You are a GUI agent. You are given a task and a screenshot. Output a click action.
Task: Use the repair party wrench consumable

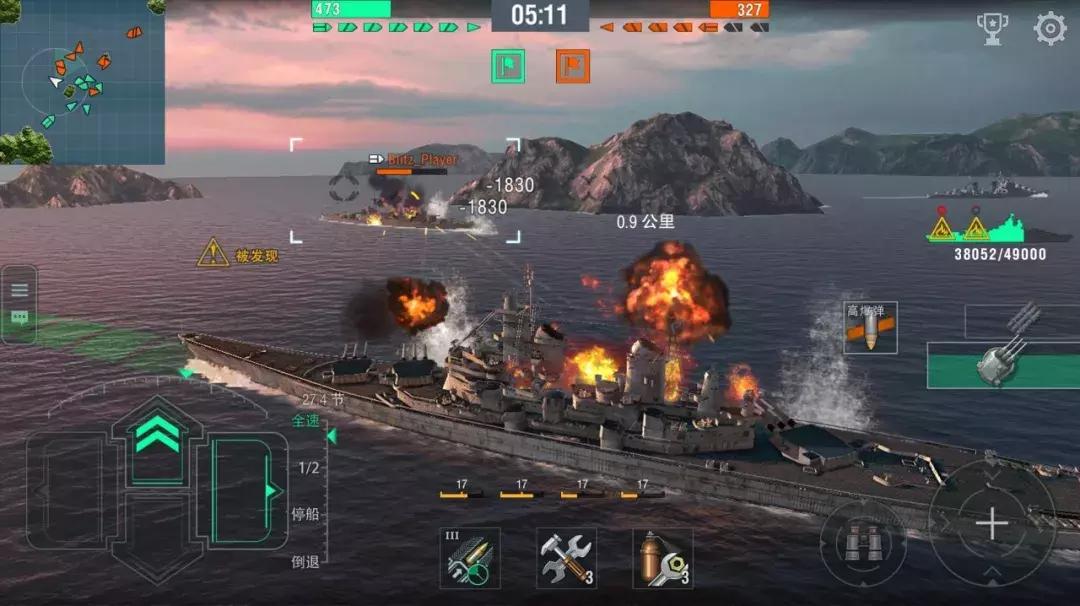566,558
